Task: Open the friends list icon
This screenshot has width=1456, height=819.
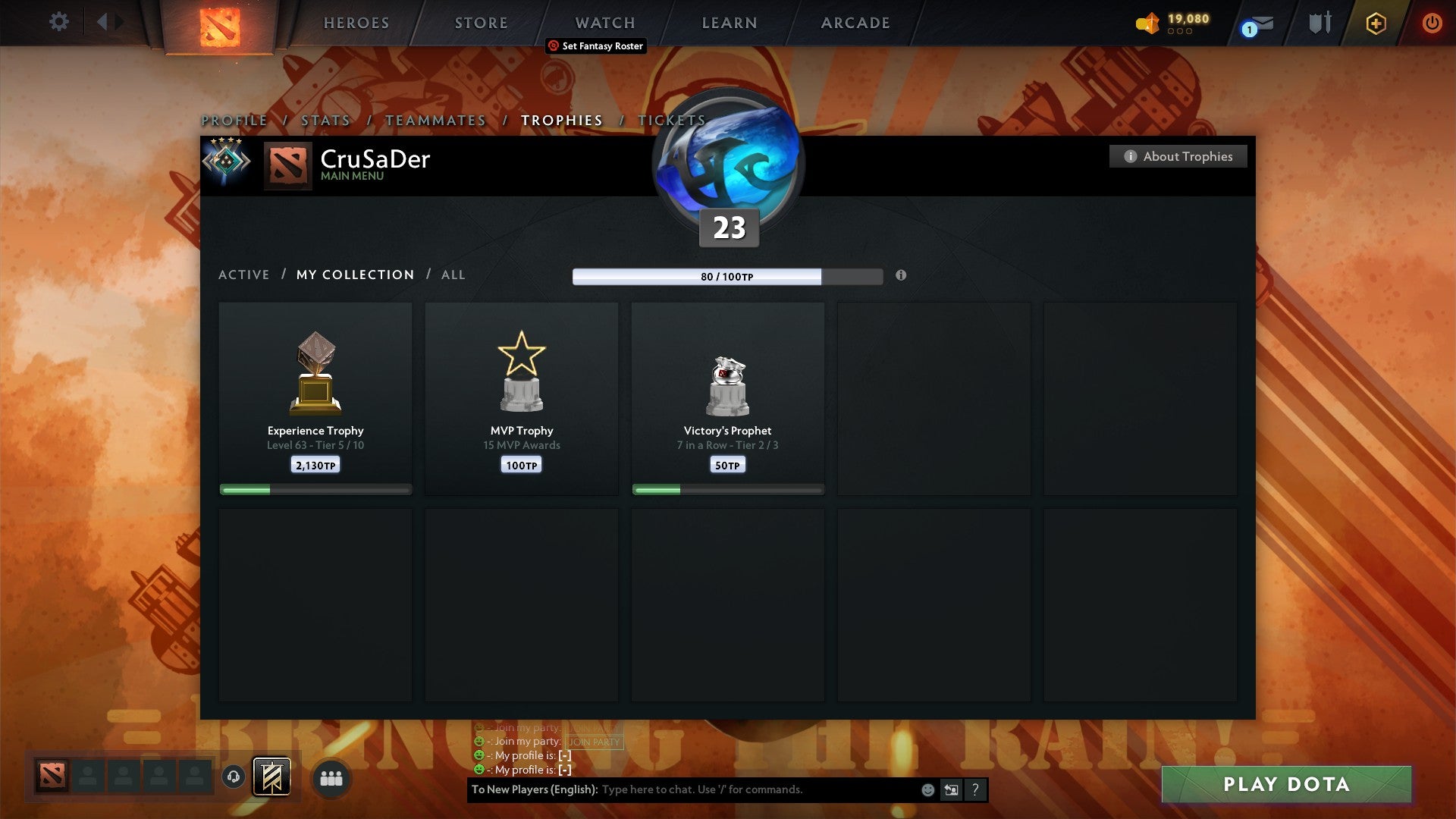Action: point(330,777)
